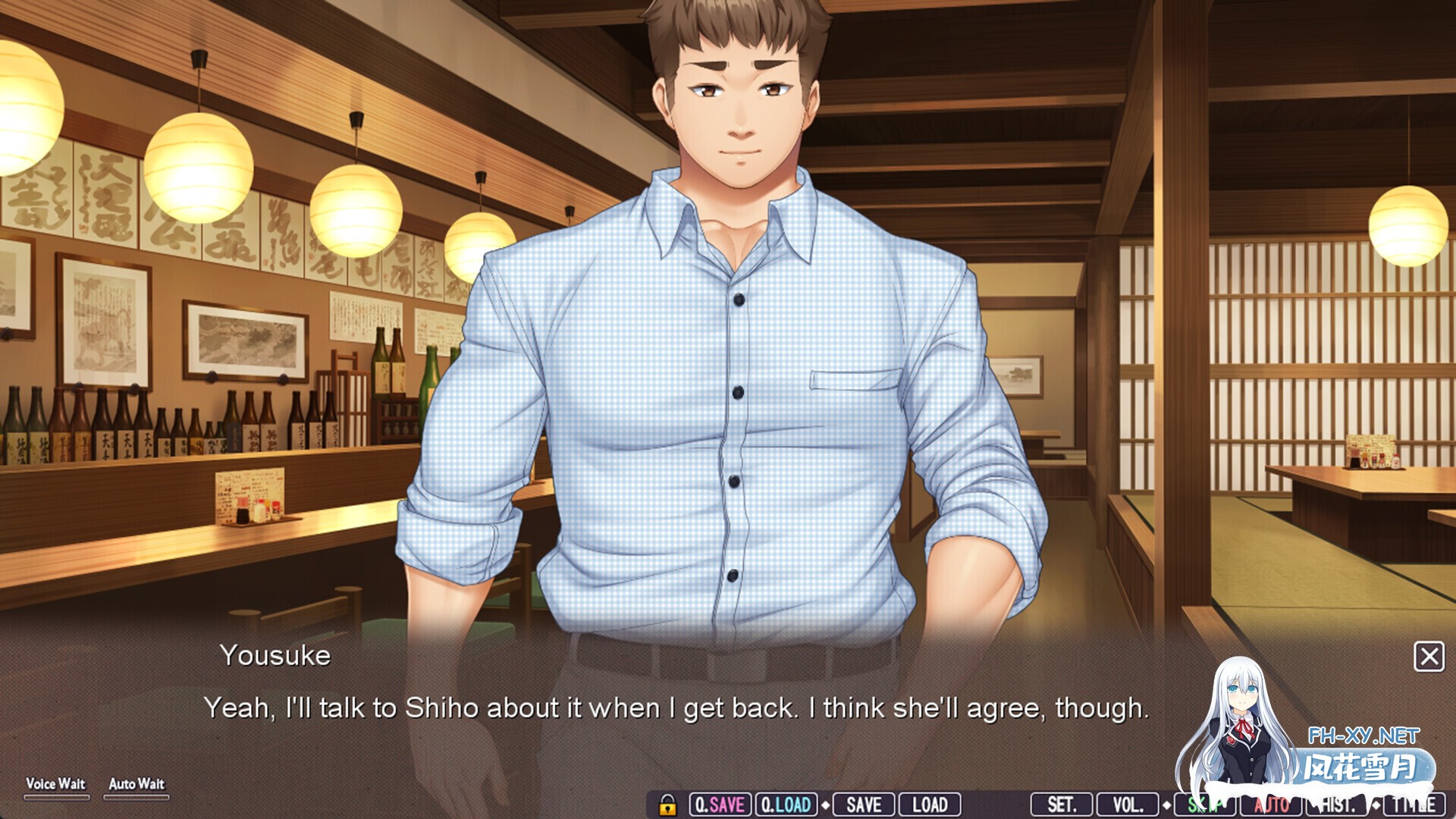Open the SAVE menu

pos(864,805)
